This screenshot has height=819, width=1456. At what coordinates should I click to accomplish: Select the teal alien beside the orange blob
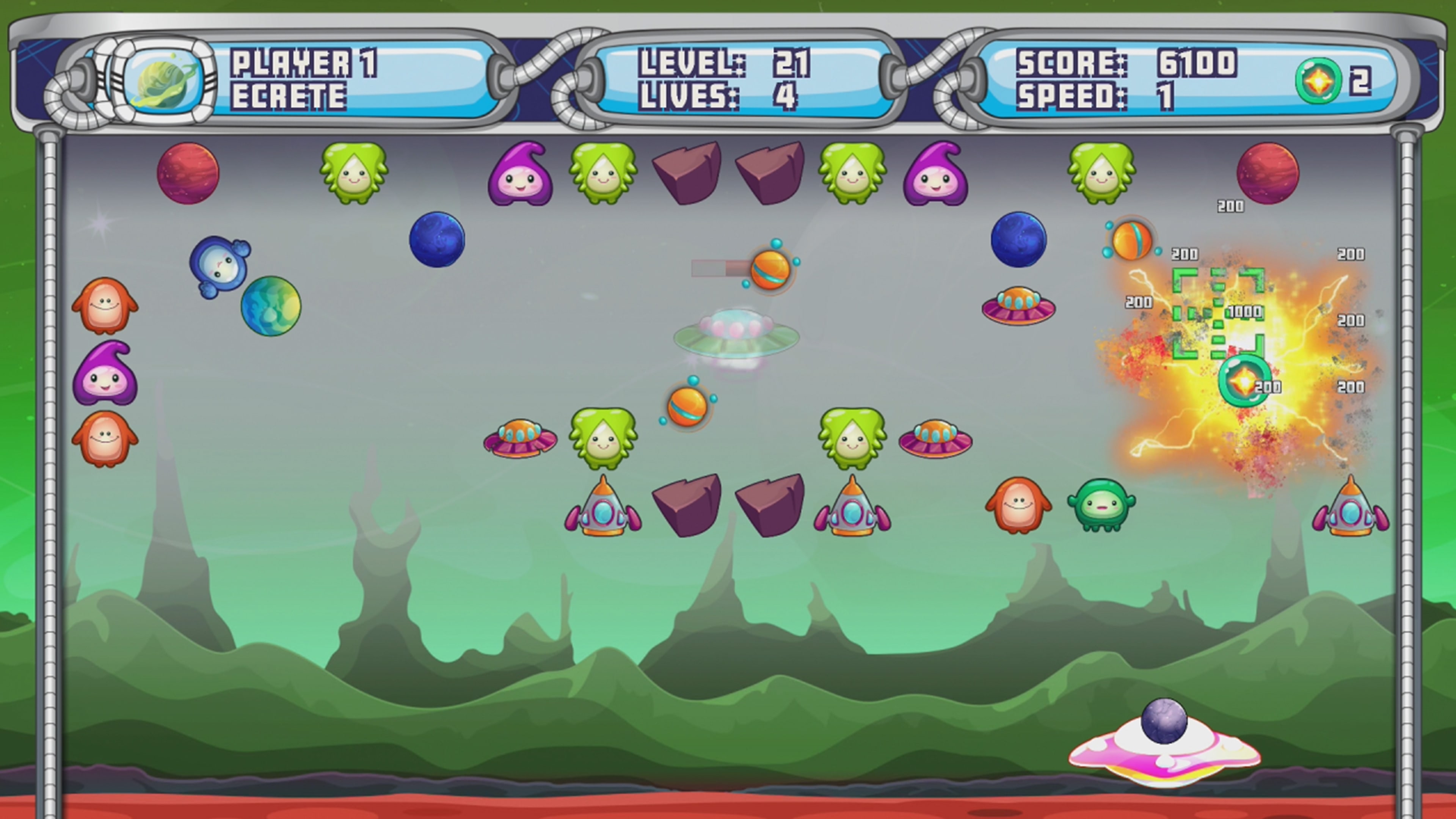[x=1102, y=503]
